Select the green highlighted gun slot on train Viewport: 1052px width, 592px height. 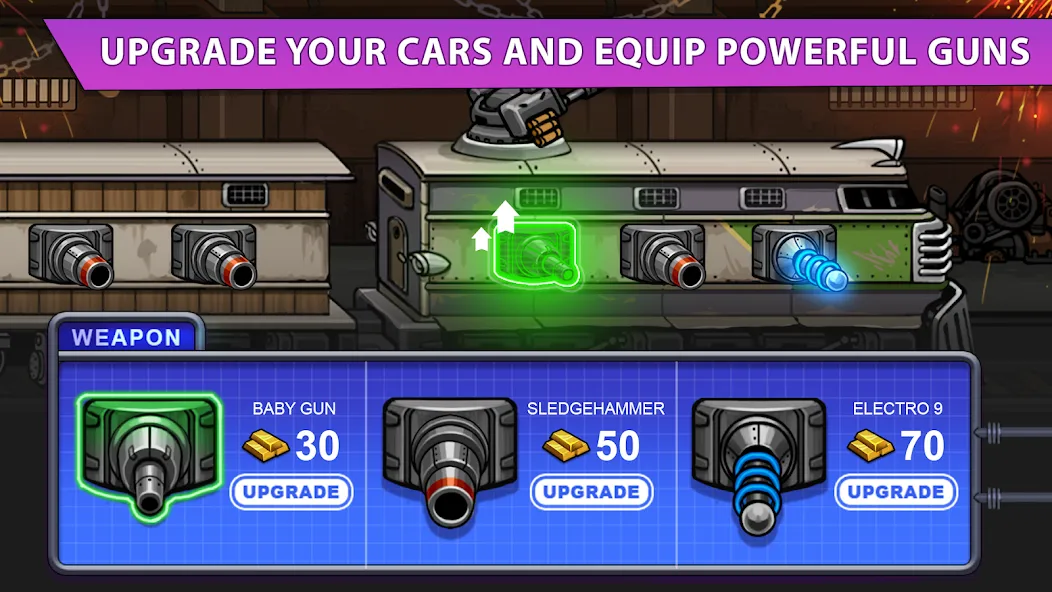[x=538, y=255]
